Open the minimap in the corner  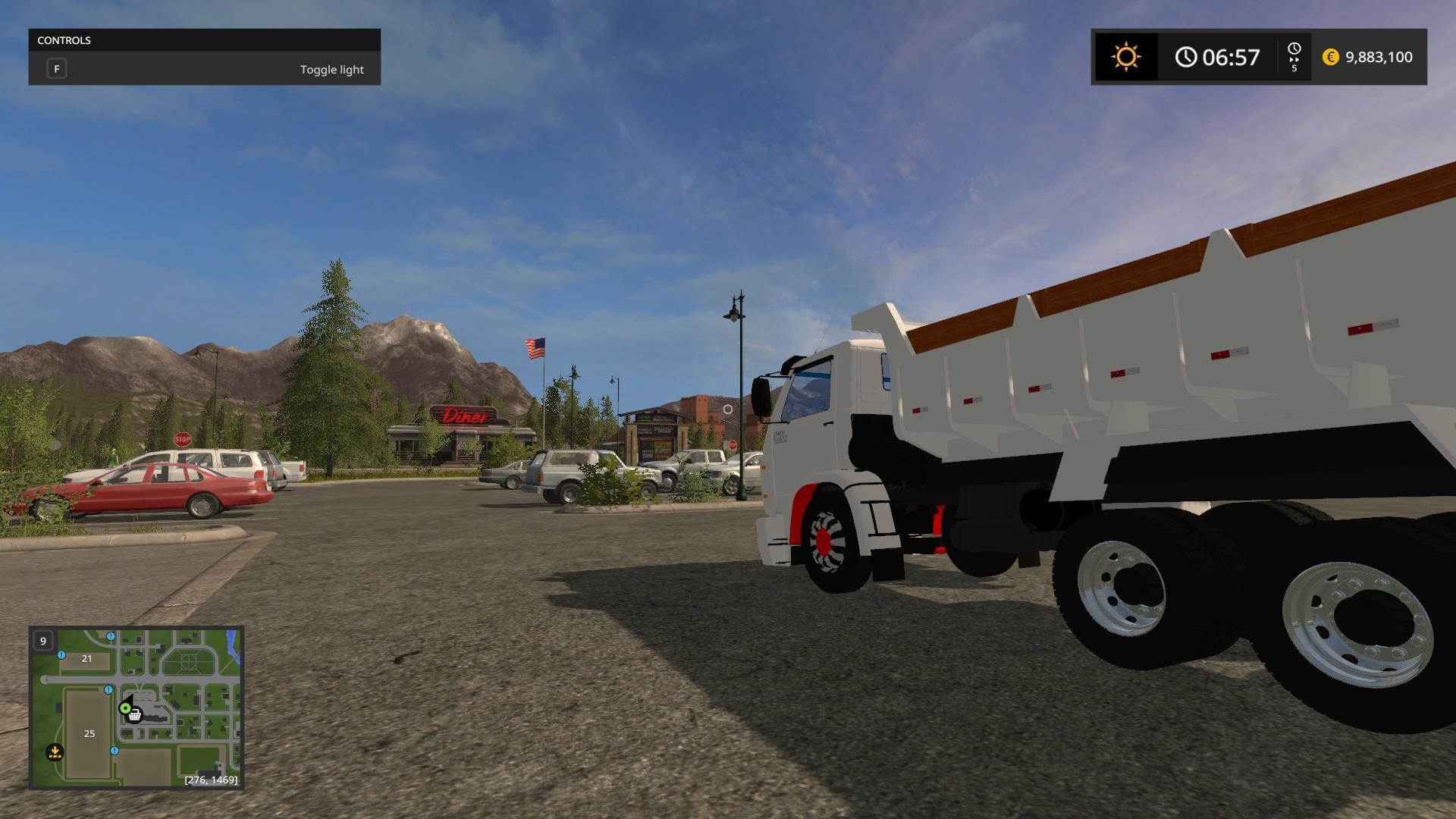coord(136,708)
